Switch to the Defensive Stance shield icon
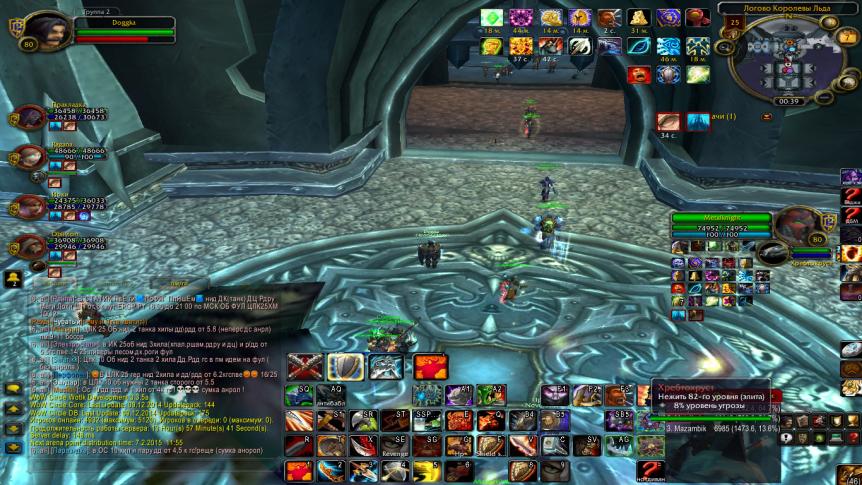Image resolution: width=862 pixels, height=485 pixels. pos(345,366)
